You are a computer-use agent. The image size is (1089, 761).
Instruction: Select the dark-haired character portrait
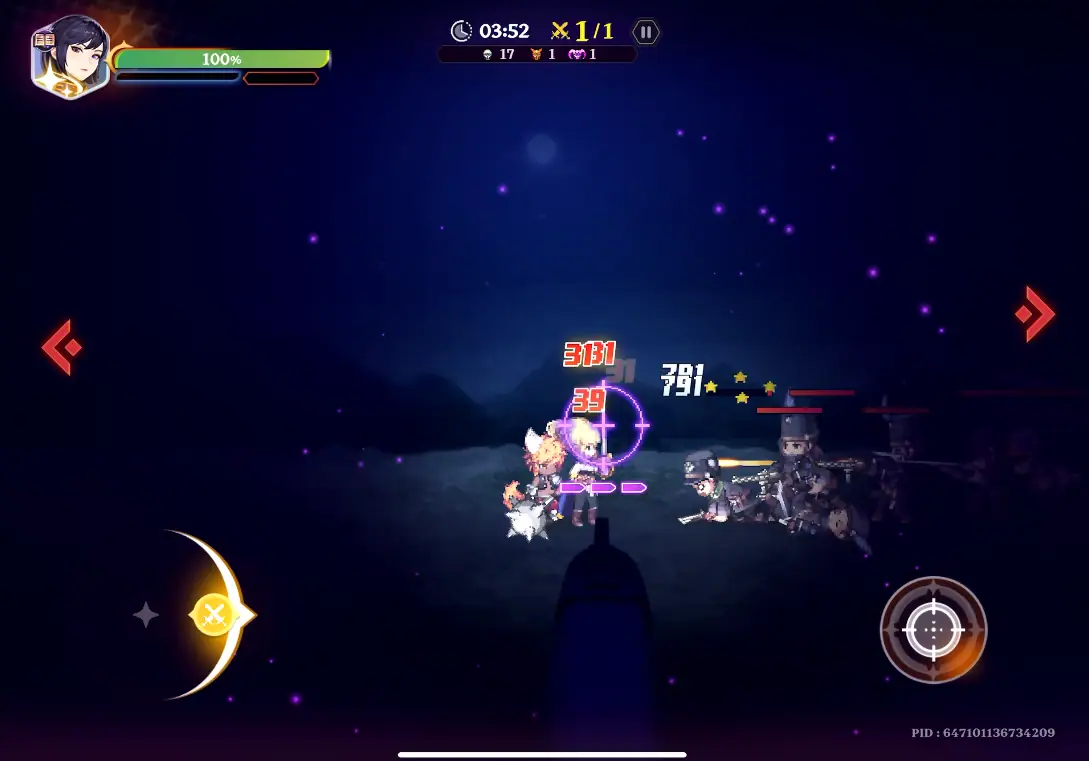pyautogui.click(x=70, y=57)
